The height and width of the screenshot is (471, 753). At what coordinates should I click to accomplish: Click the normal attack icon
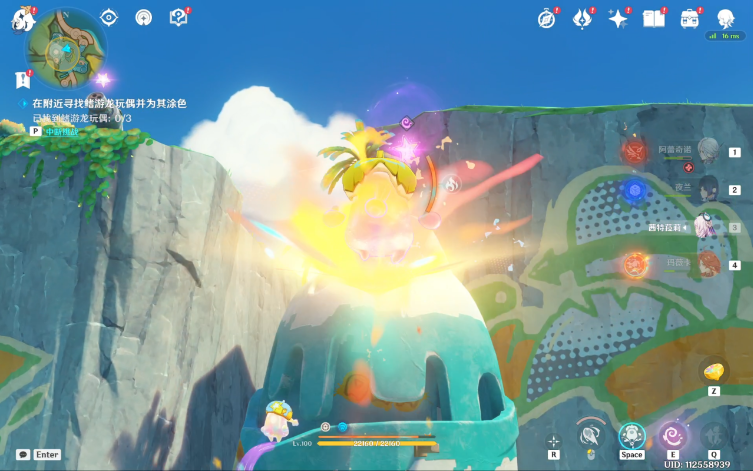[x=590, y=435]
